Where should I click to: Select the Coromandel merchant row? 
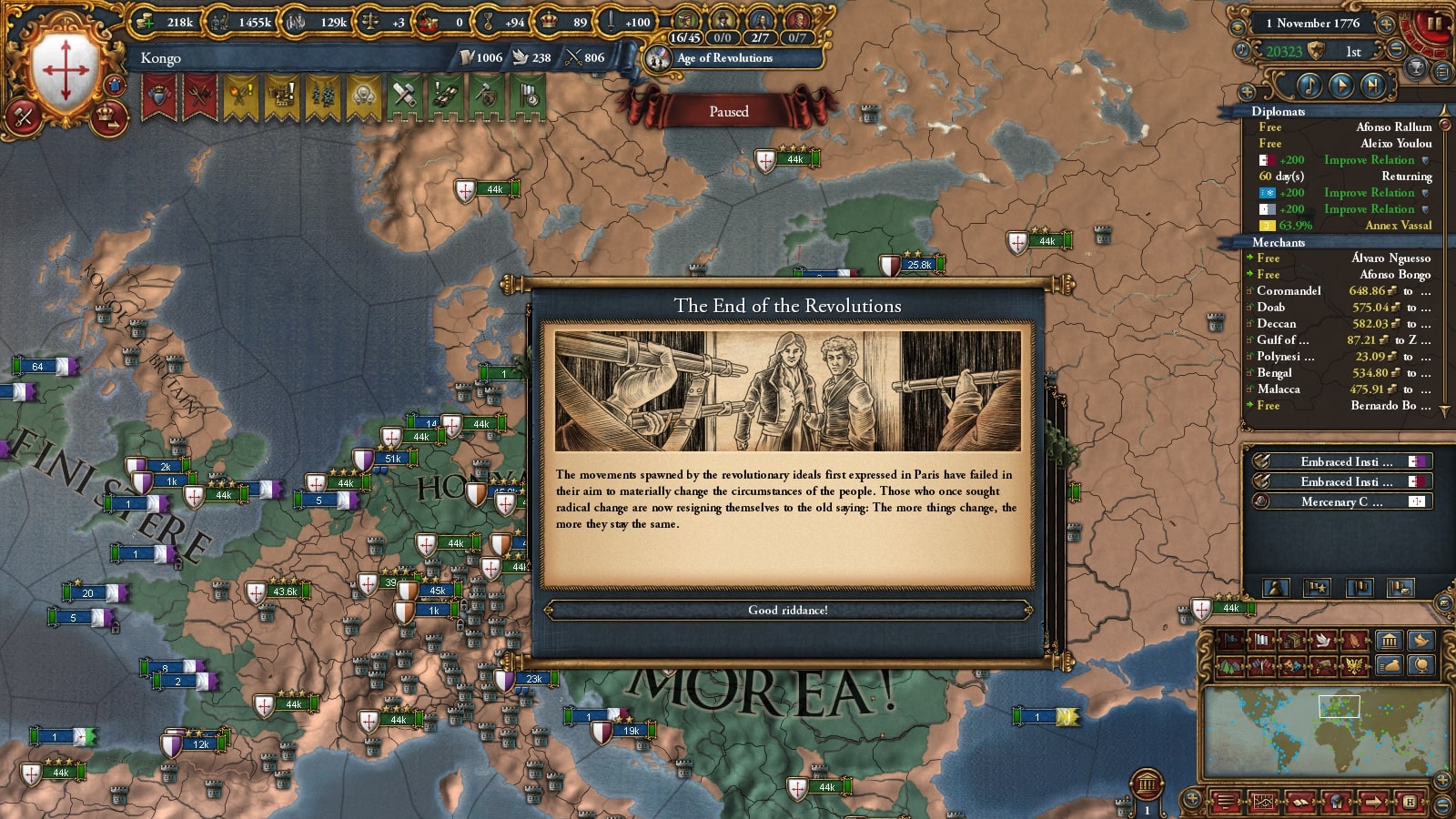(1338, 291)
